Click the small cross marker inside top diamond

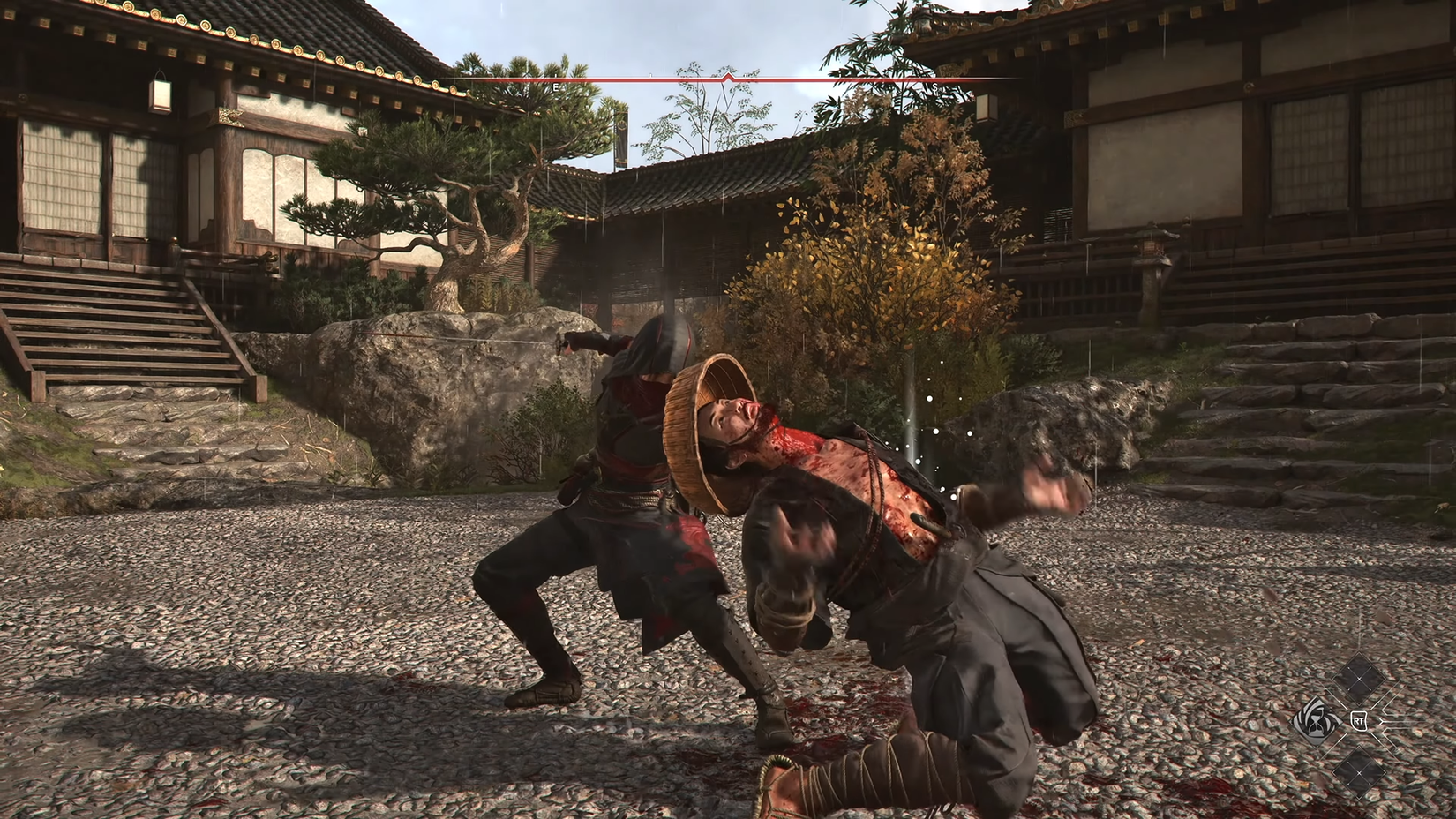click(1359, 679)
